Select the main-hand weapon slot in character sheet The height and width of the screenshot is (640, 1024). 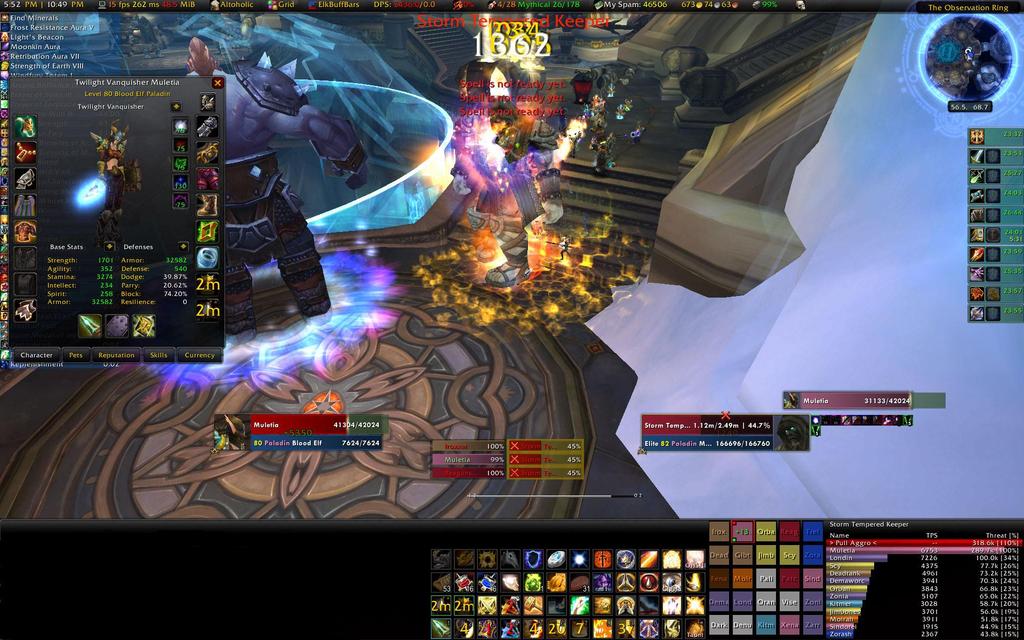pyautogui.click(x=90, y=326)
